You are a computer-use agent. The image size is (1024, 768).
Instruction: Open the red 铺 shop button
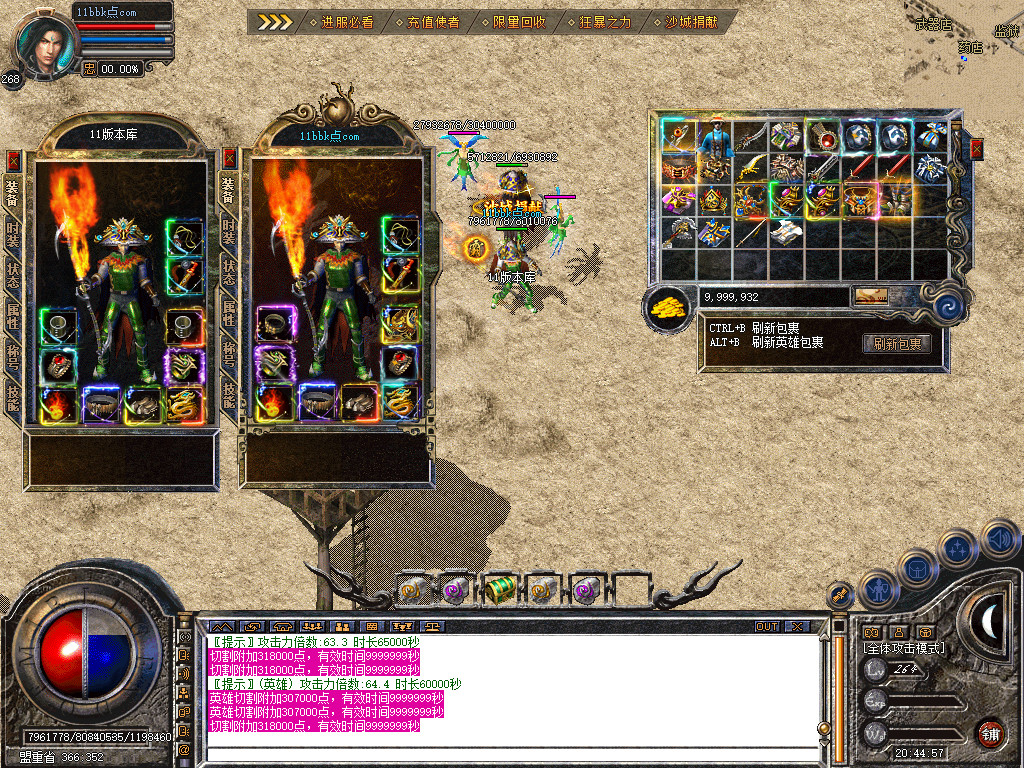(990, 733)
